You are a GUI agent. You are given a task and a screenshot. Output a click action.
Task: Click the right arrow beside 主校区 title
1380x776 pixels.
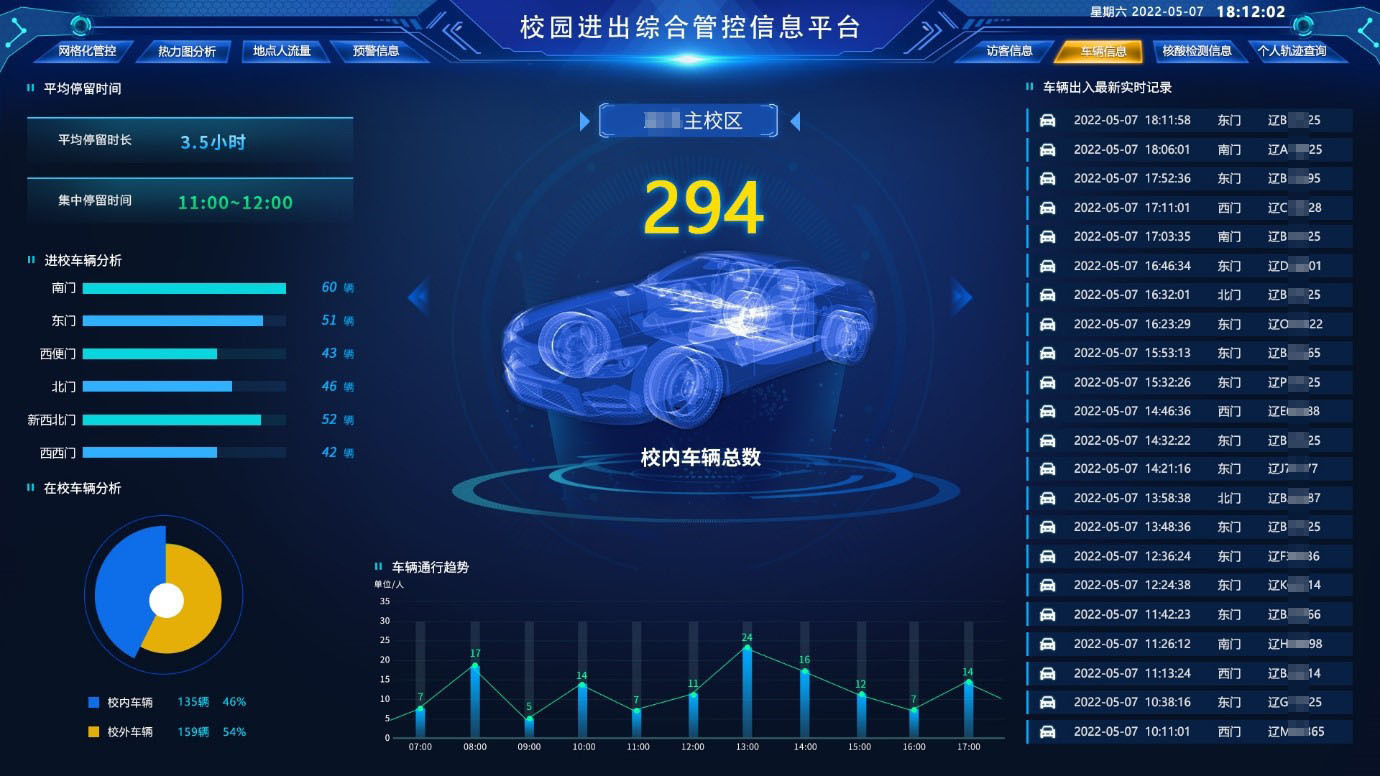click(793, 120)
